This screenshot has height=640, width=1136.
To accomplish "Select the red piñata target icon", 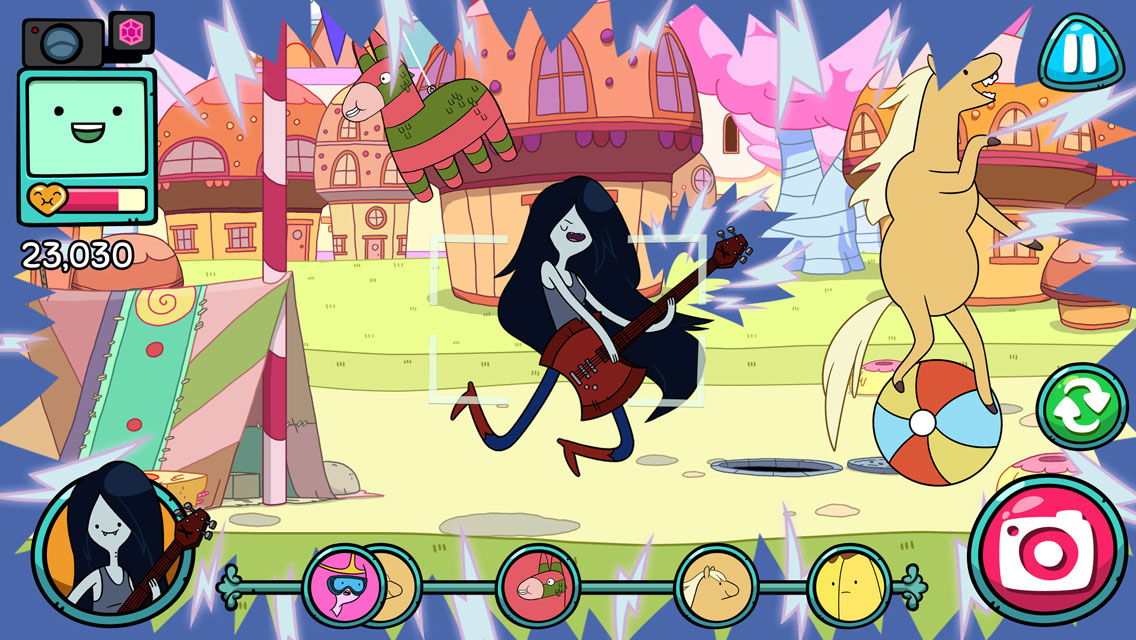I will point(538,583).
